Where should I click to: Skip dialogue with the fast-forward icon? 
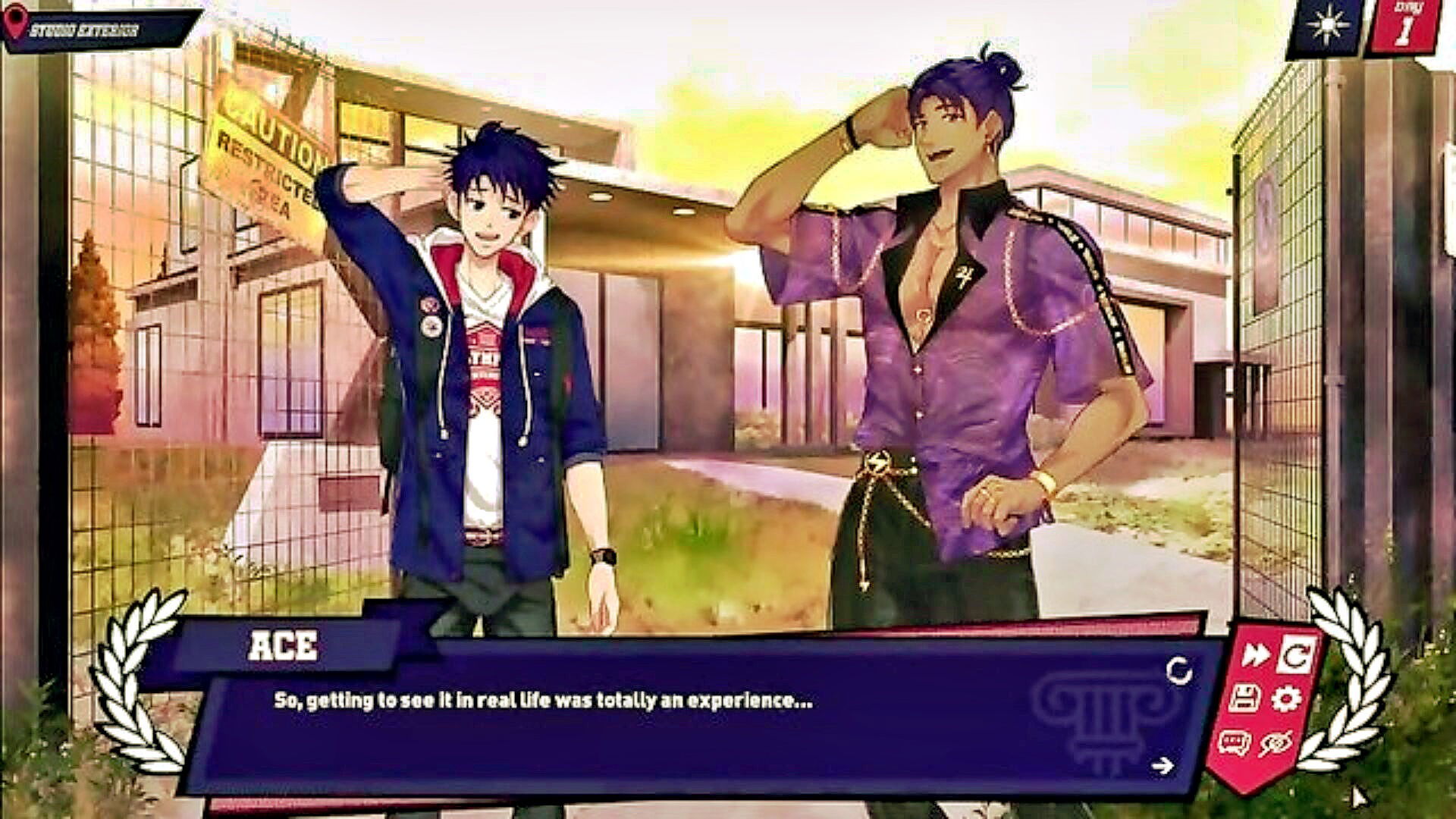pos(1256,655)
